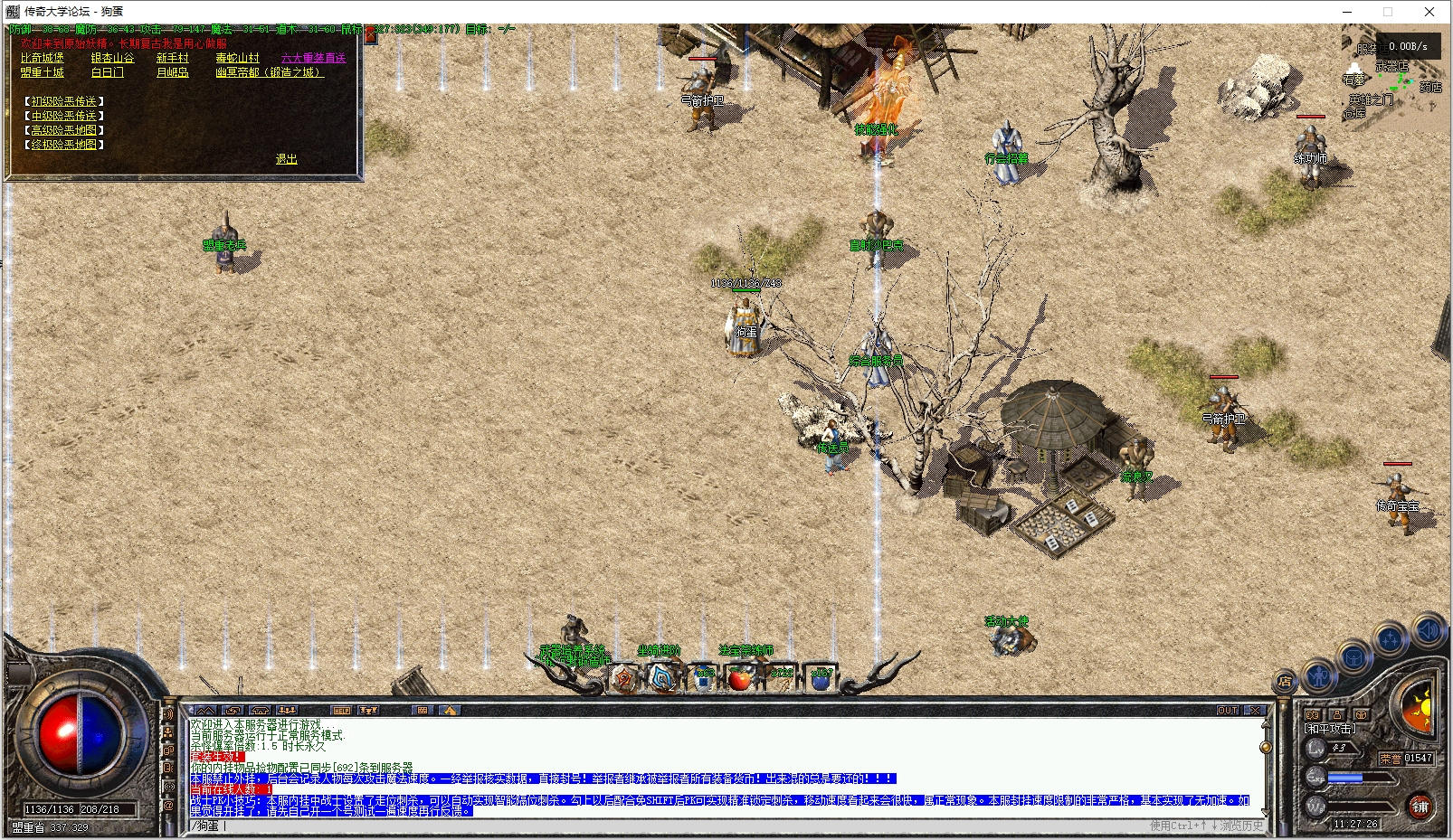
Task: Open the character equipment round button
Action: click(1321, 675)
